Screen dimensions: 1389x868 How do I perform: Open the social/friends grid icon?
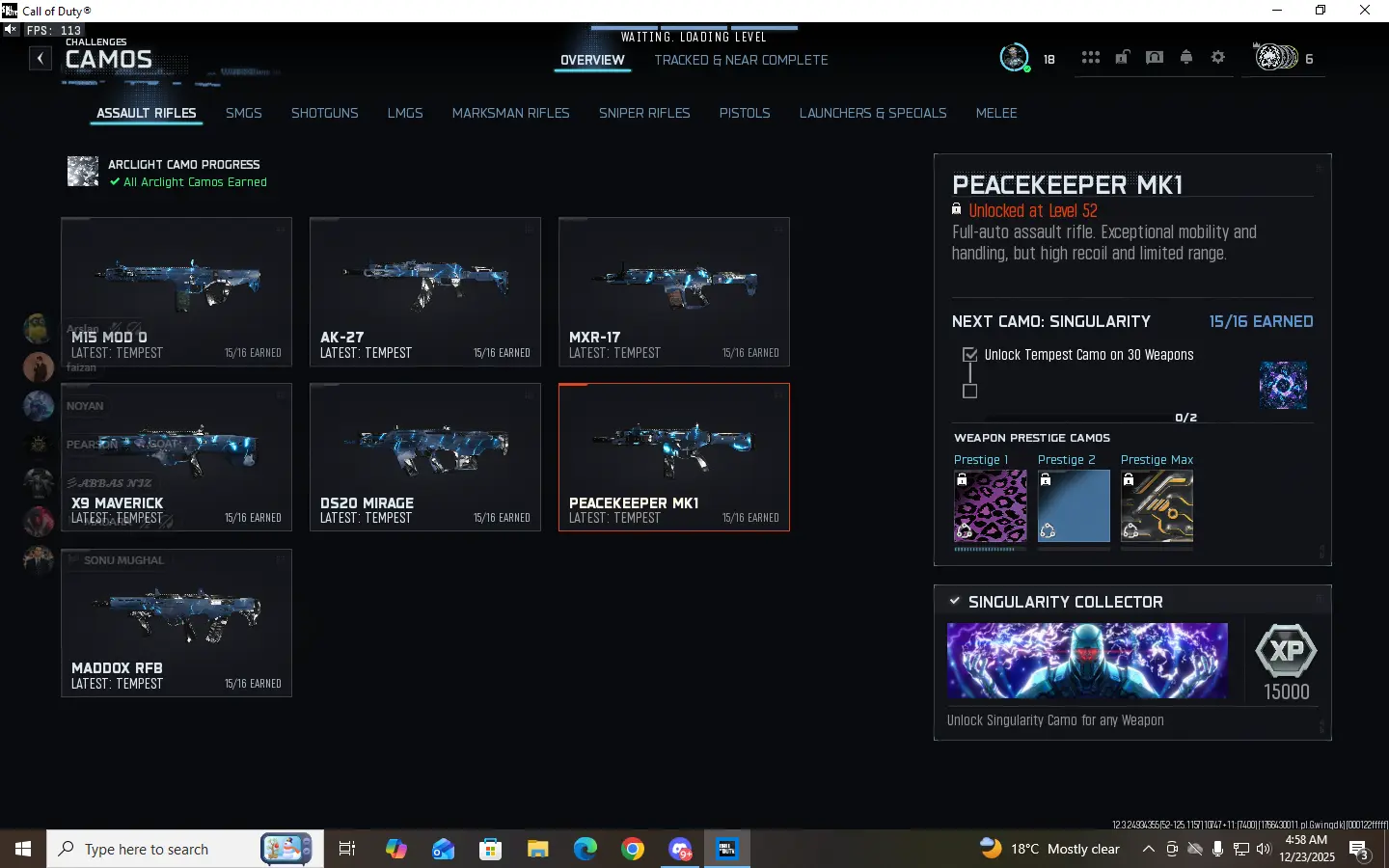click(1090, 58)
